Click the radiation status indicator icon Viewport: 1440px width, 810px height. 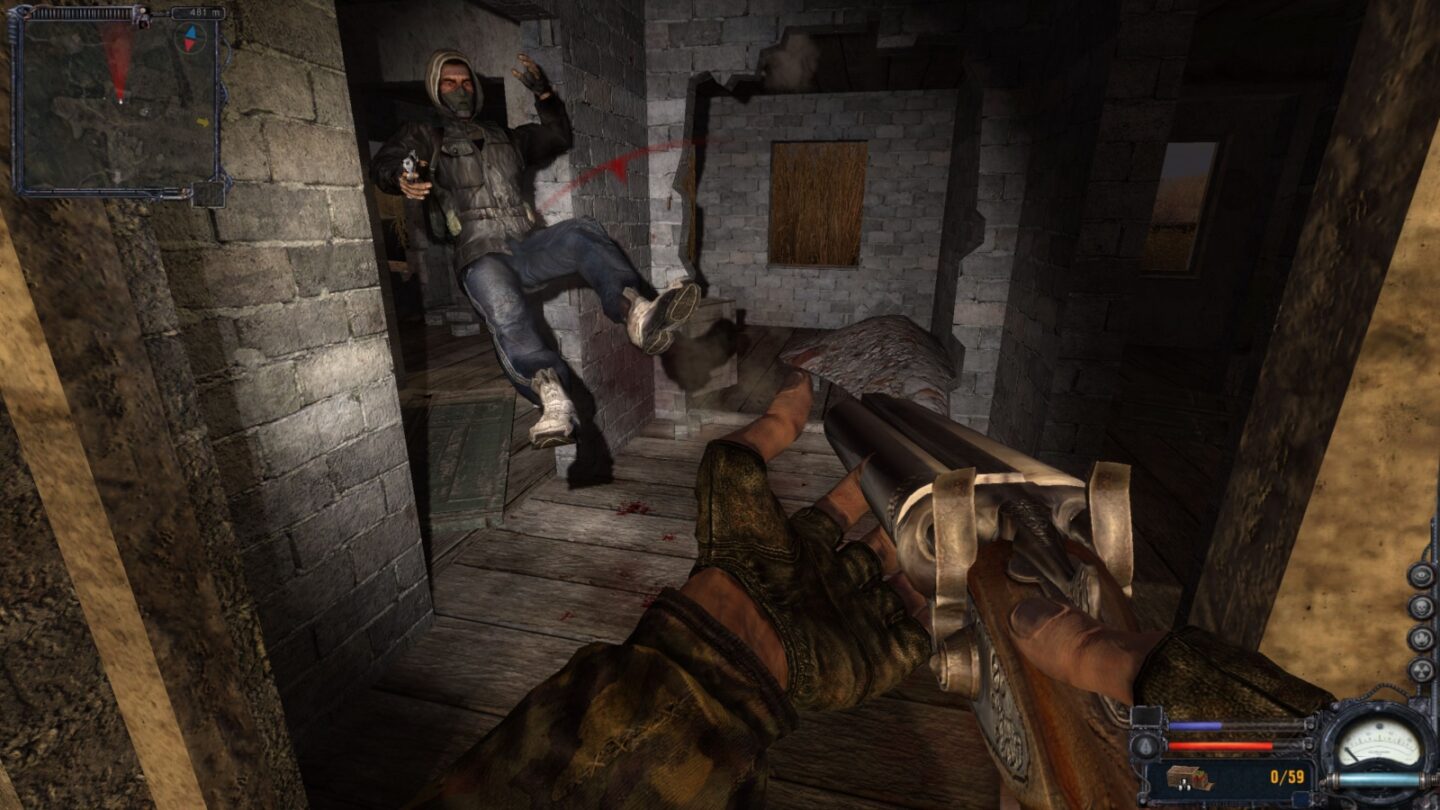(1420, 670)
